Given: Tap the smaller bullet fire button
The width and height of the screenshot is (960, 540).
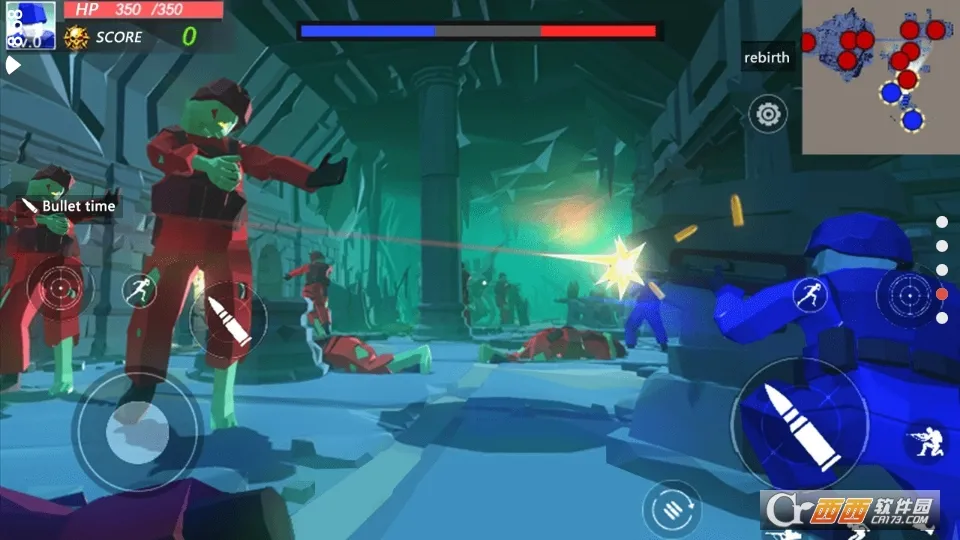Looking at the screenshot, I should pos(228,320).
